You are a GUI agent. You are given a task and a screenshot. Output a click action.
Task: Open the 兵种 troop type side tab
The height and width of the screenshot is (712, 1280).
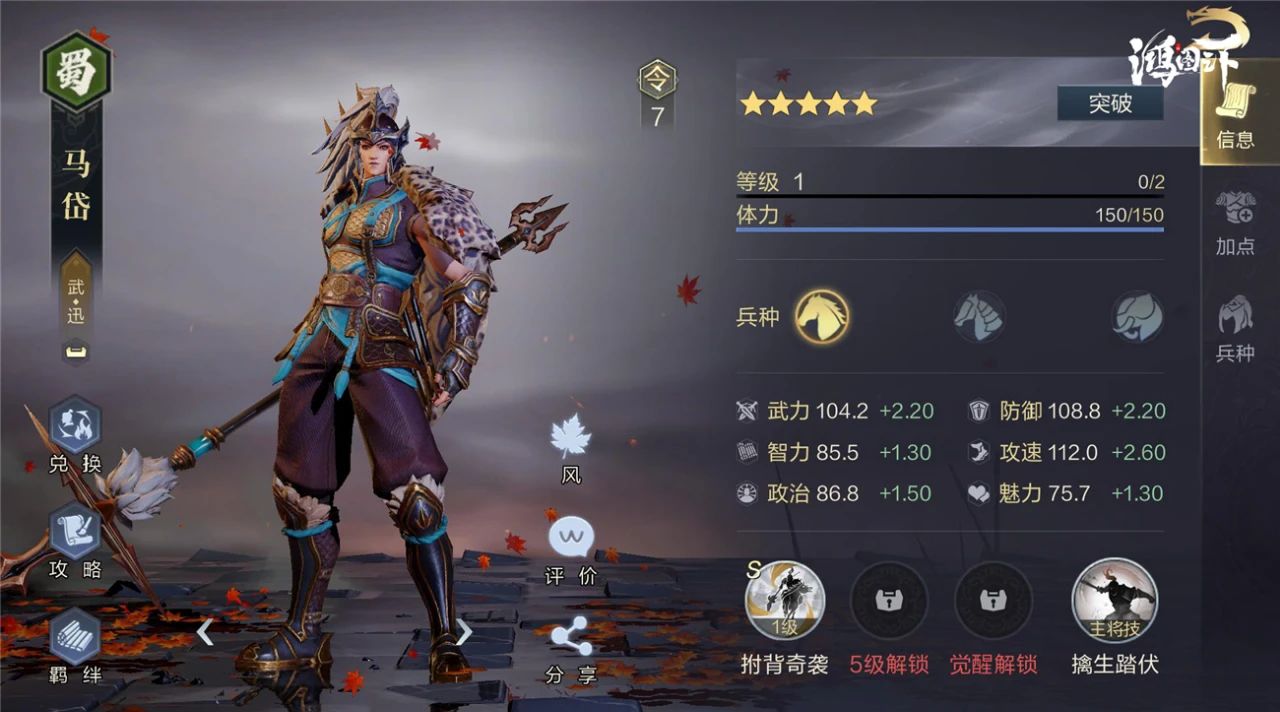(x=1235, y=328)
